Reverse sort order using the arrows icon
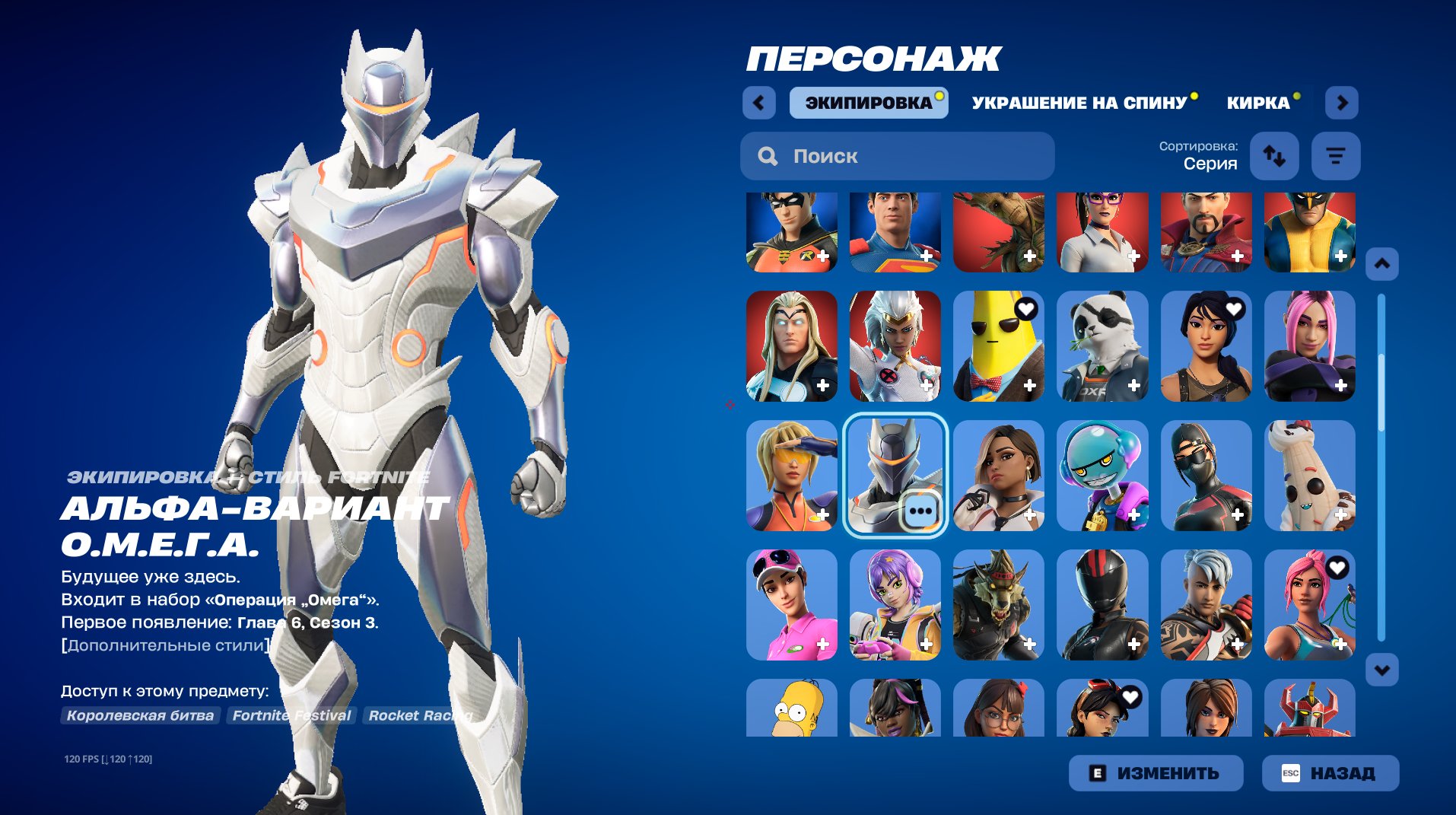 click(1274, 156)
